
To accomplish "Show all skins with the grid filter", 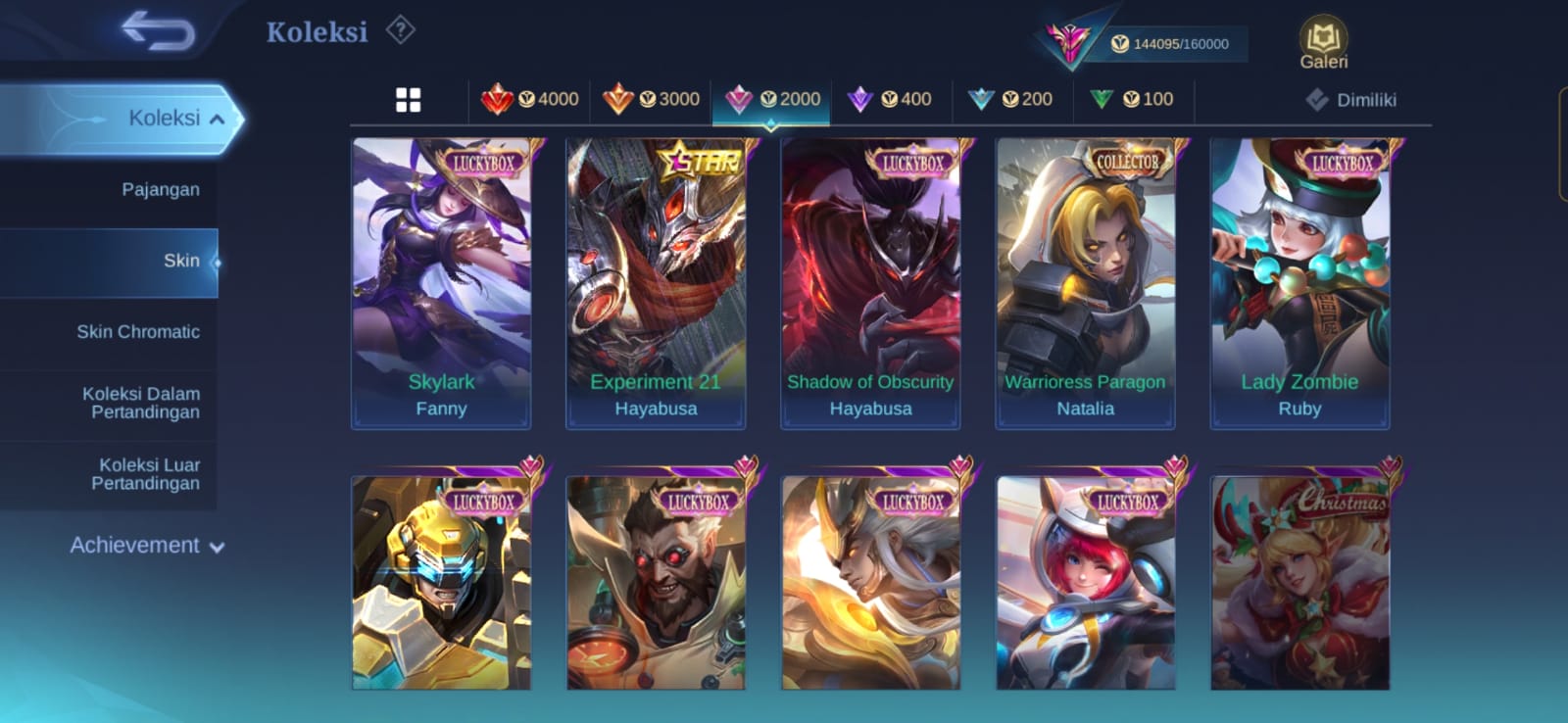I will [x=408, y=100].
